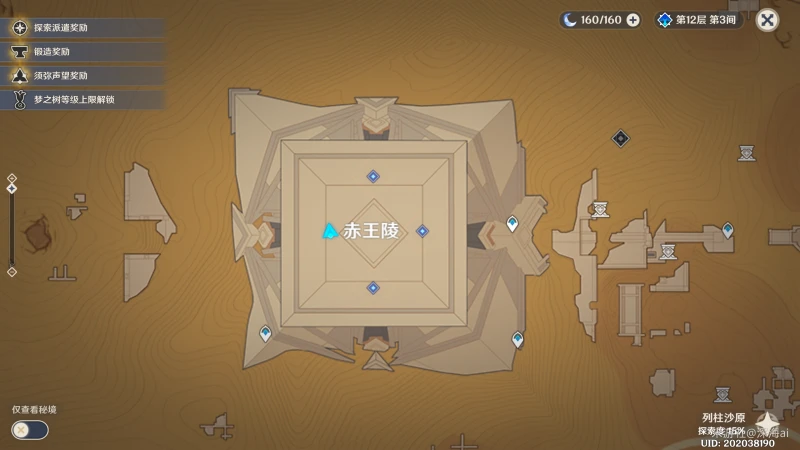Pick the teleport waypoint at the pyramid's southeast corner
800x450 pixels.
517,339
